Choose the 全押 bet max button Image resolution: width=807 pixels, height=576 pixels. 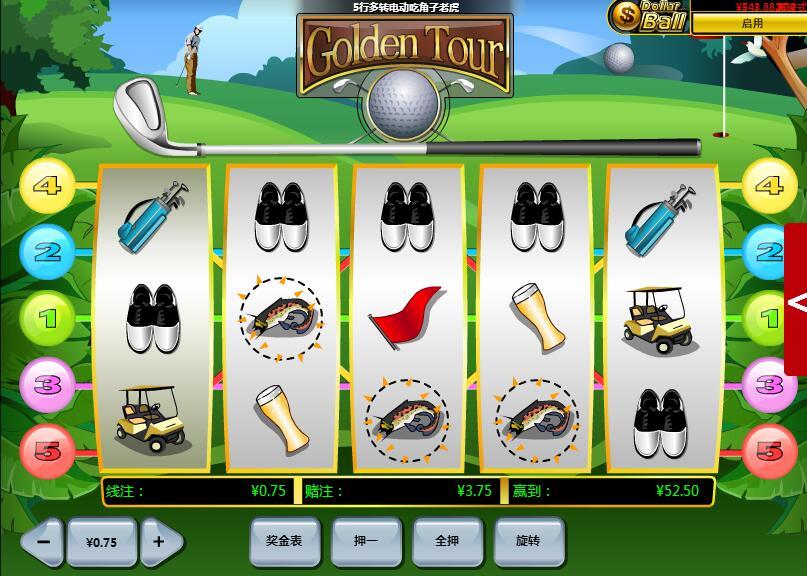tap(447, 541)
